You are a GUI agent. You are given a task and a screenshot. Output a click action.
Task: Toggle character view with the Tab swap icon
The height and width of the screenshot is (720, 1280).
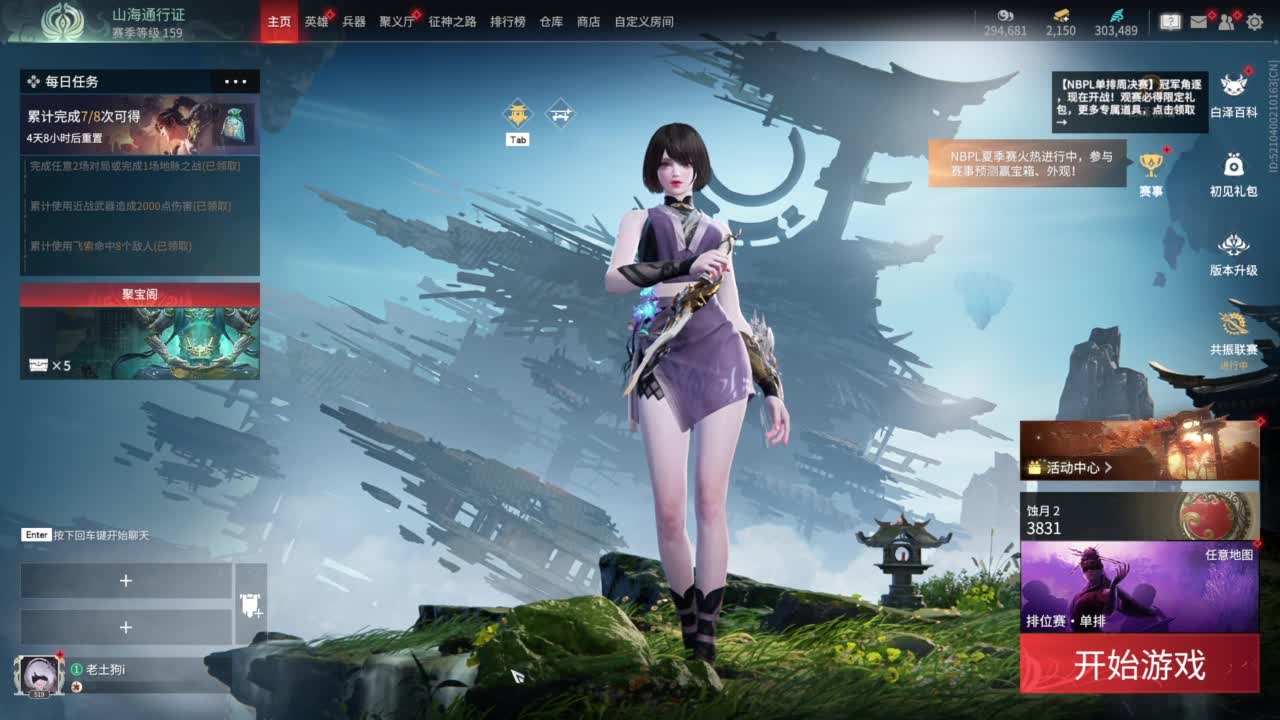(516, 113)
